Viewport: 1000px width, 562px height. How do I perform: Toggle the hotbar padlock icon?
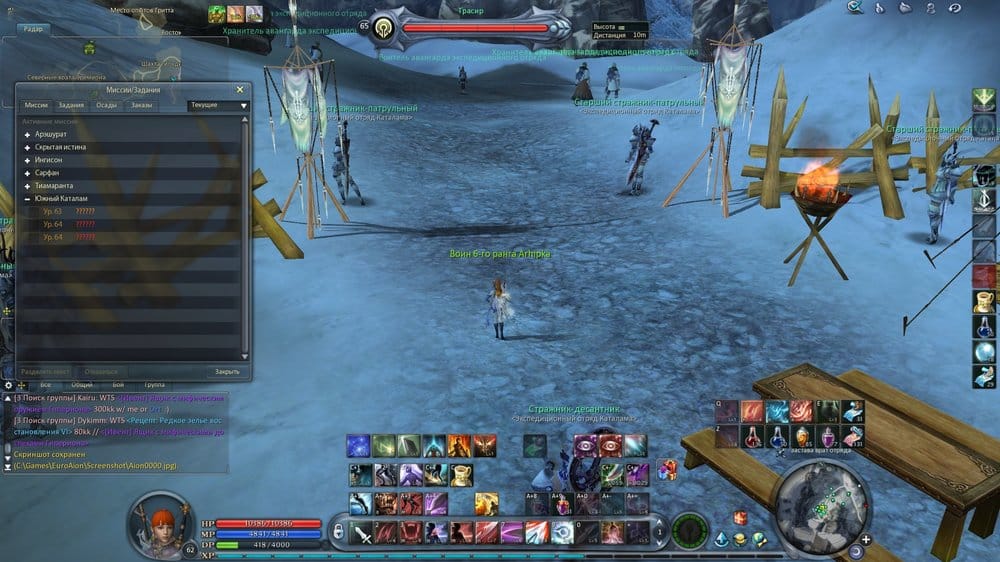[338, 531]
